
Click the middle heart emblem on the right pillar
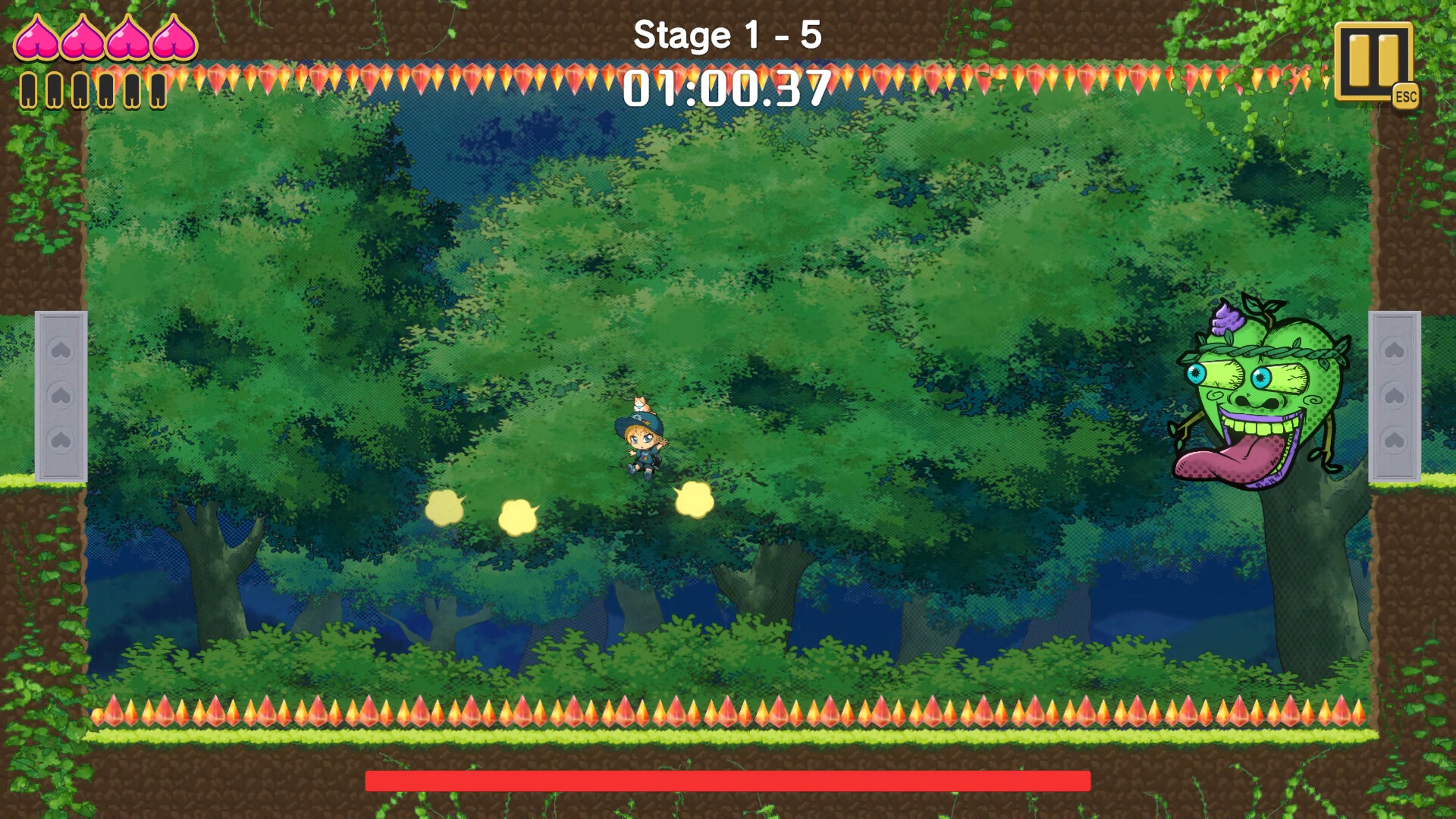tap(1395, 395)
